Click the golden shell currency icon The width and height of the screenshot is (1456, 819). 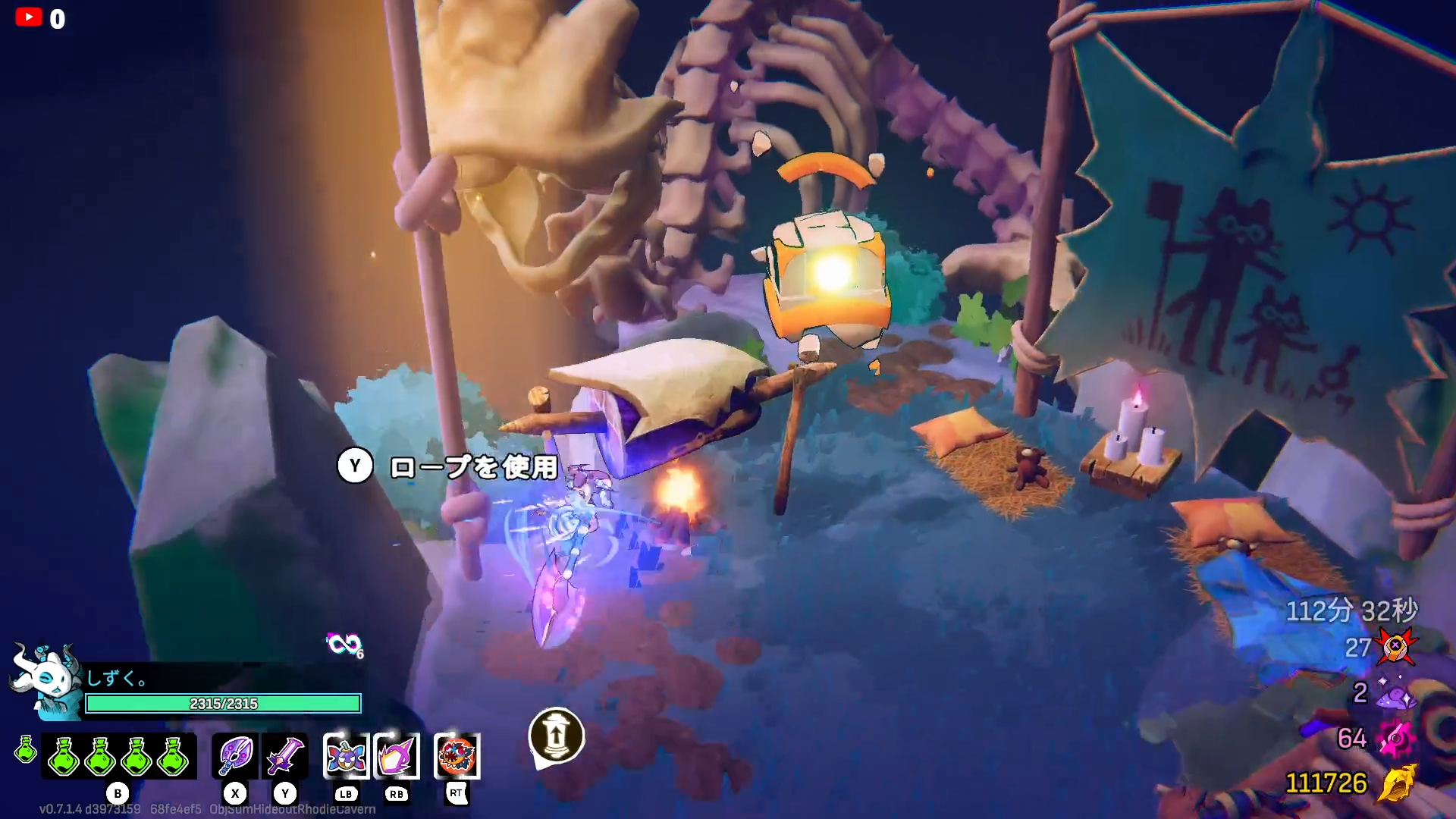pos(1397,783)
